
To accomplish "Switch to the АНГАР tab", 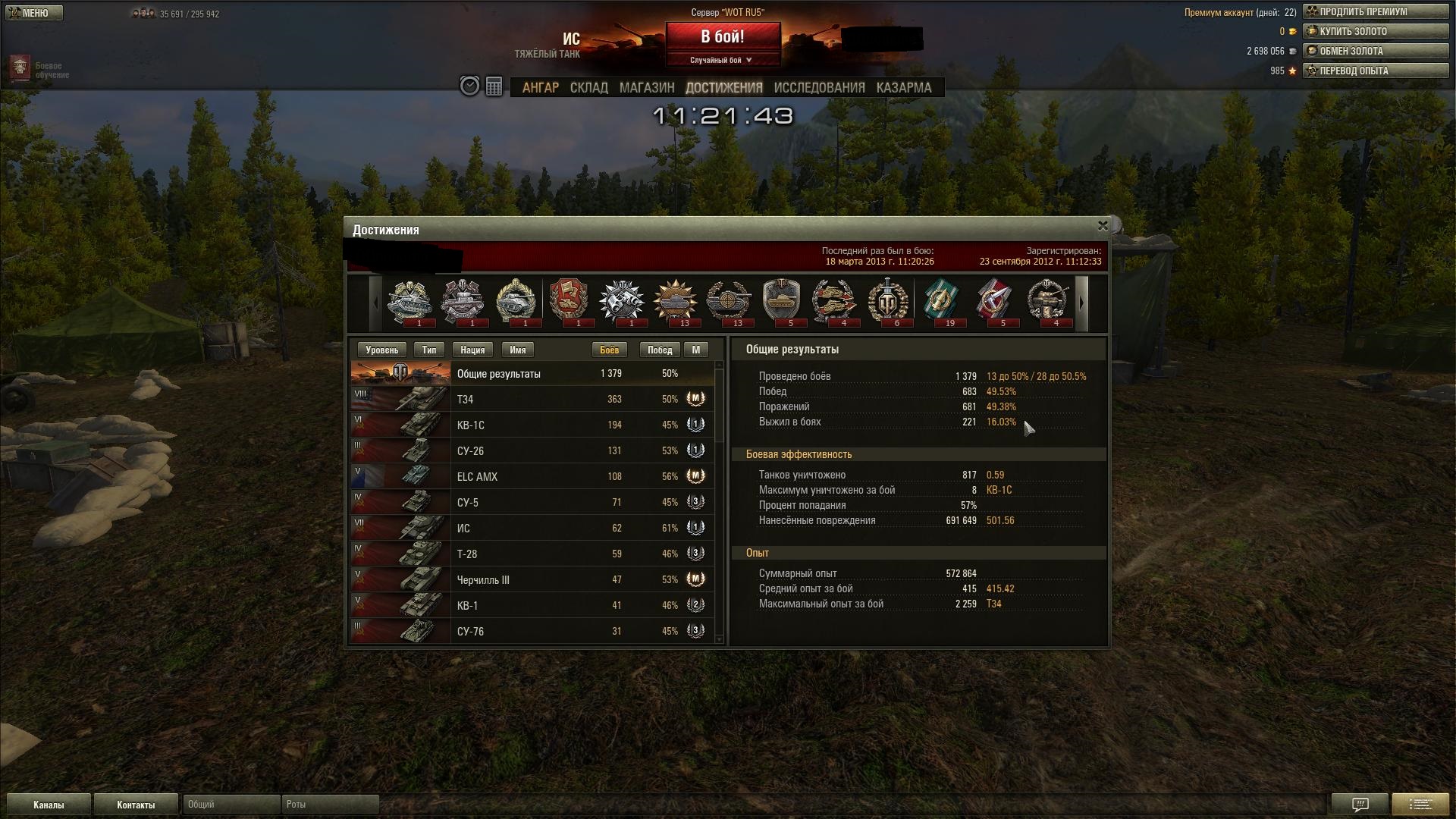I will (540, 88).
